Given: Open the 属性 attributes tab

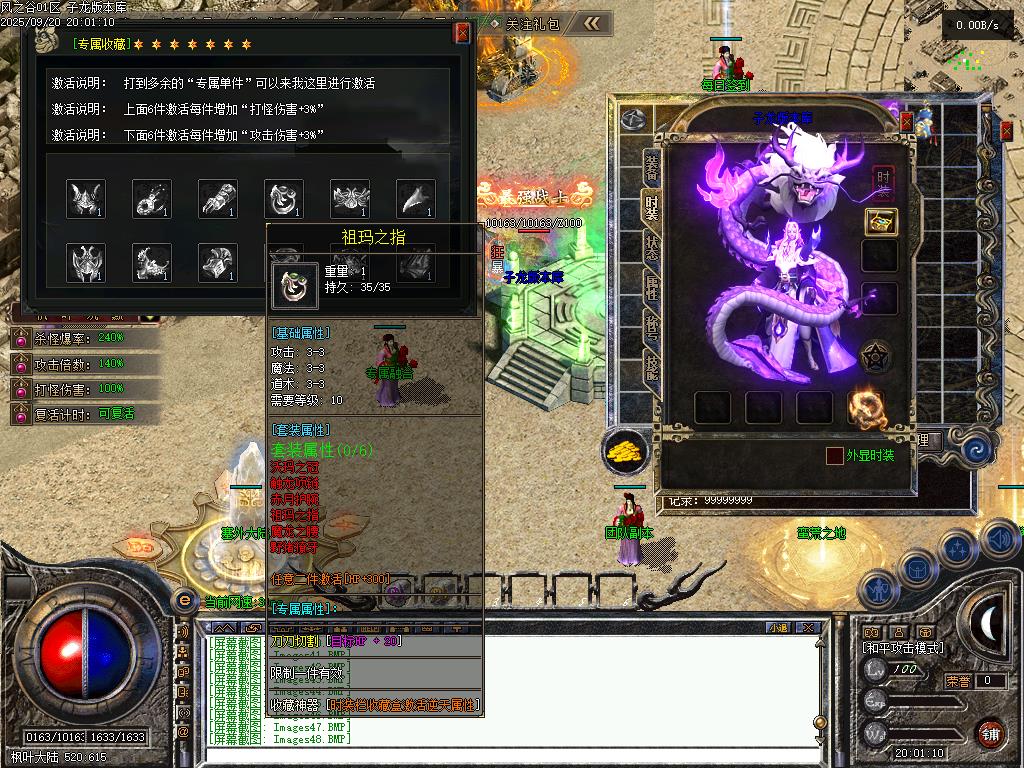Looking at the screenshot, I should pos(651,289).
